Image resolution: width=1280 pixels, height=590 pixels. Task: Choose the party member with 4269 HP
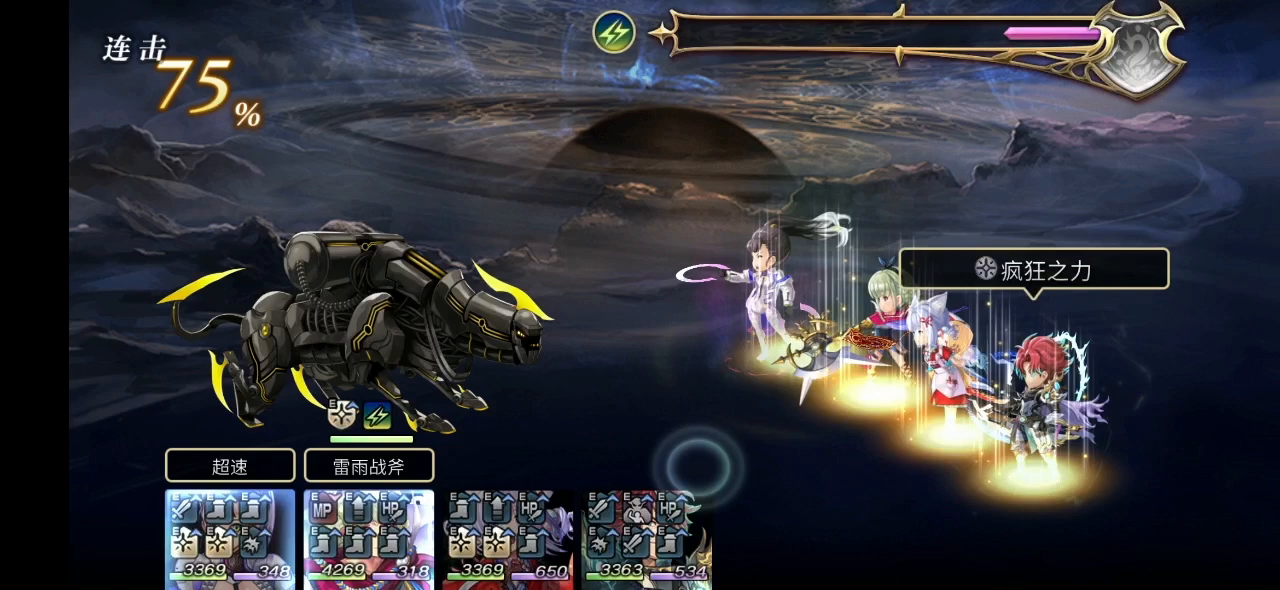click(x=369, y=538)
